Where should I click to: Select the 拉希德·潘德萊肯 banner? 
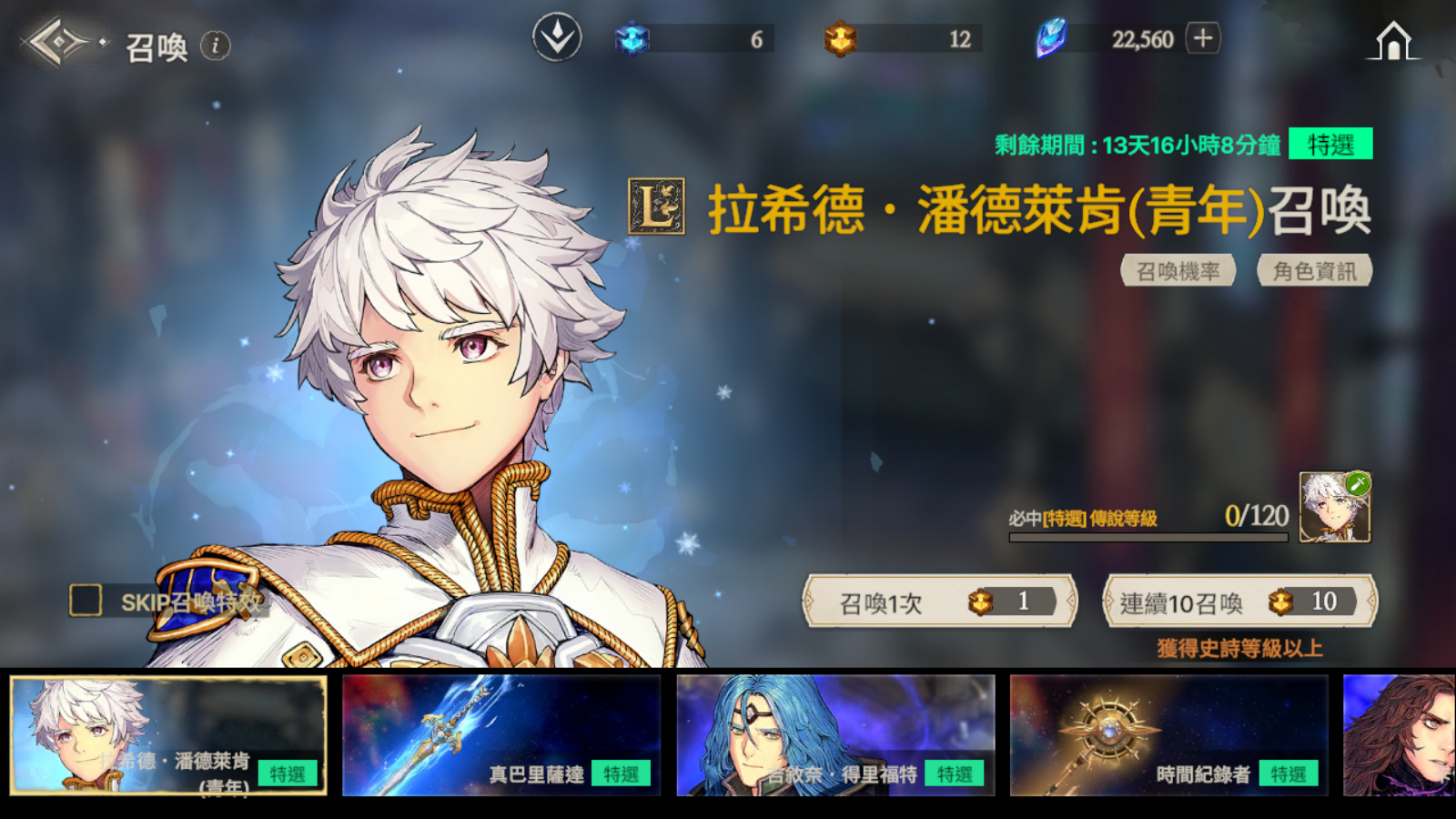tap(168, 735)
